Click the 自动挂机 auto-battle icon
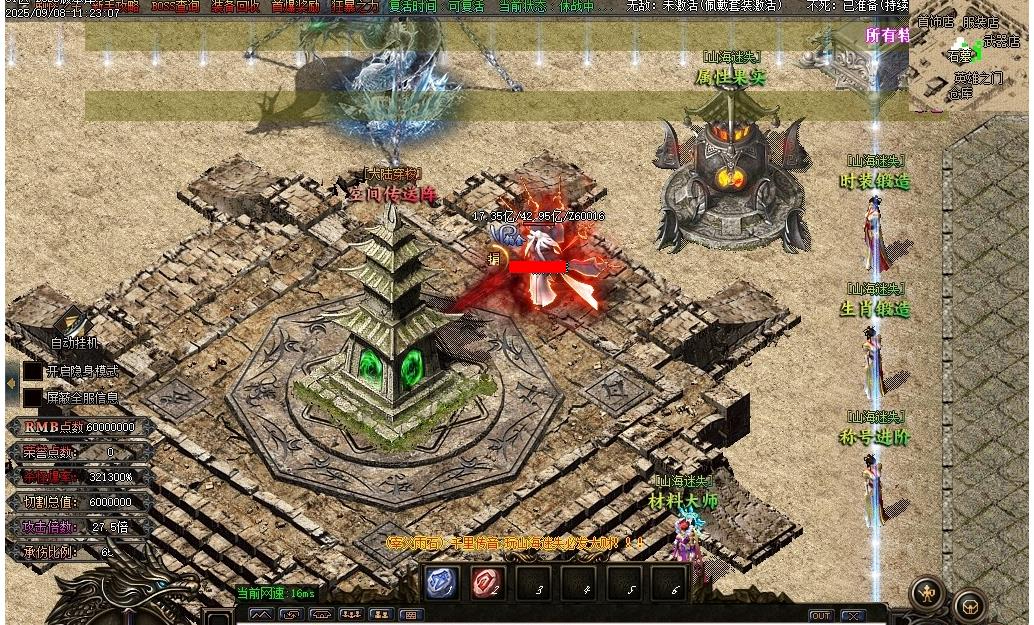This screenshot has width=1034, height=625. click(74, 324)
